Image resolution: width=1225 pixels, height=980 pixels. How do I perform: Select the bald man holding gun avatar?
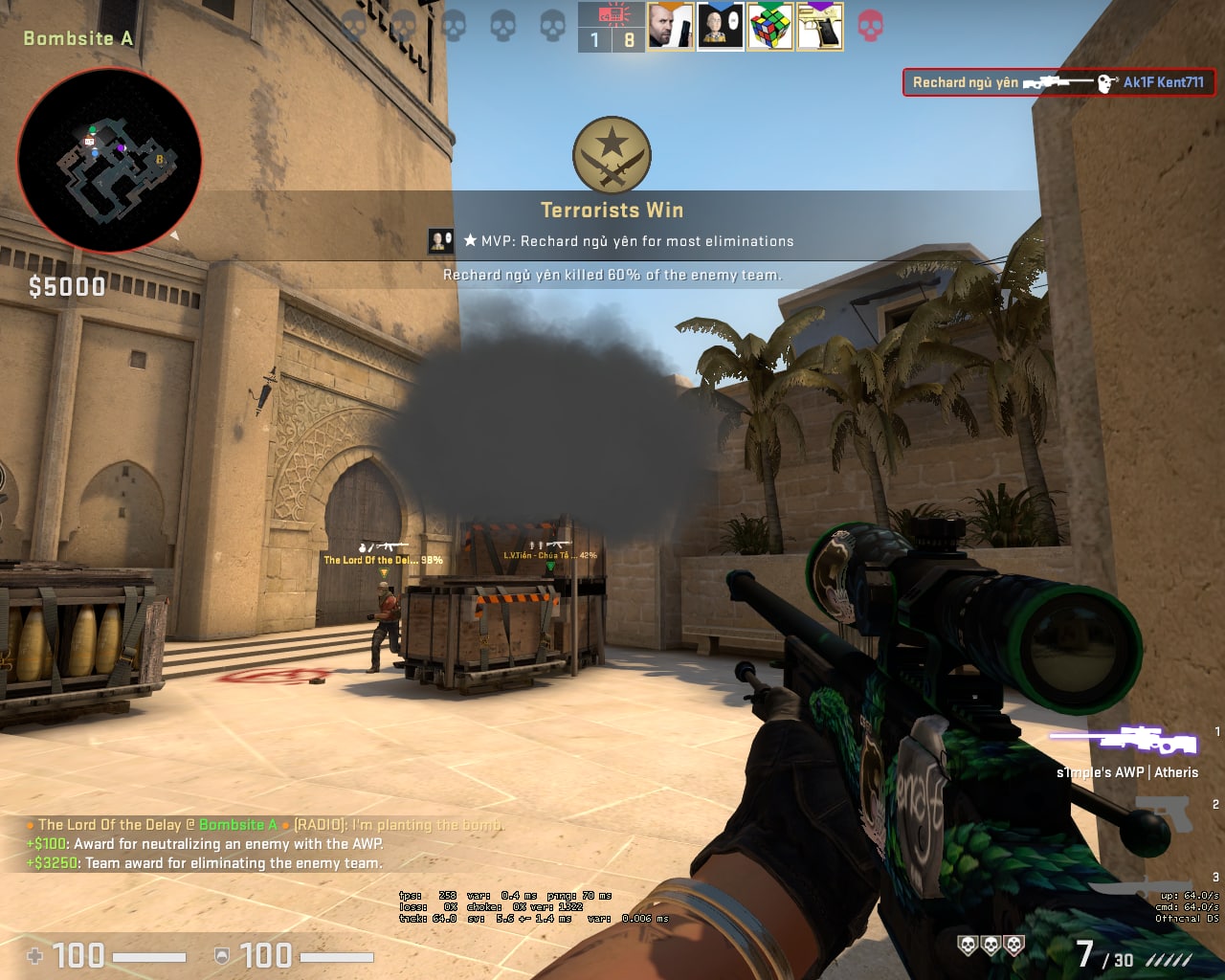click(x=670, y=27)
